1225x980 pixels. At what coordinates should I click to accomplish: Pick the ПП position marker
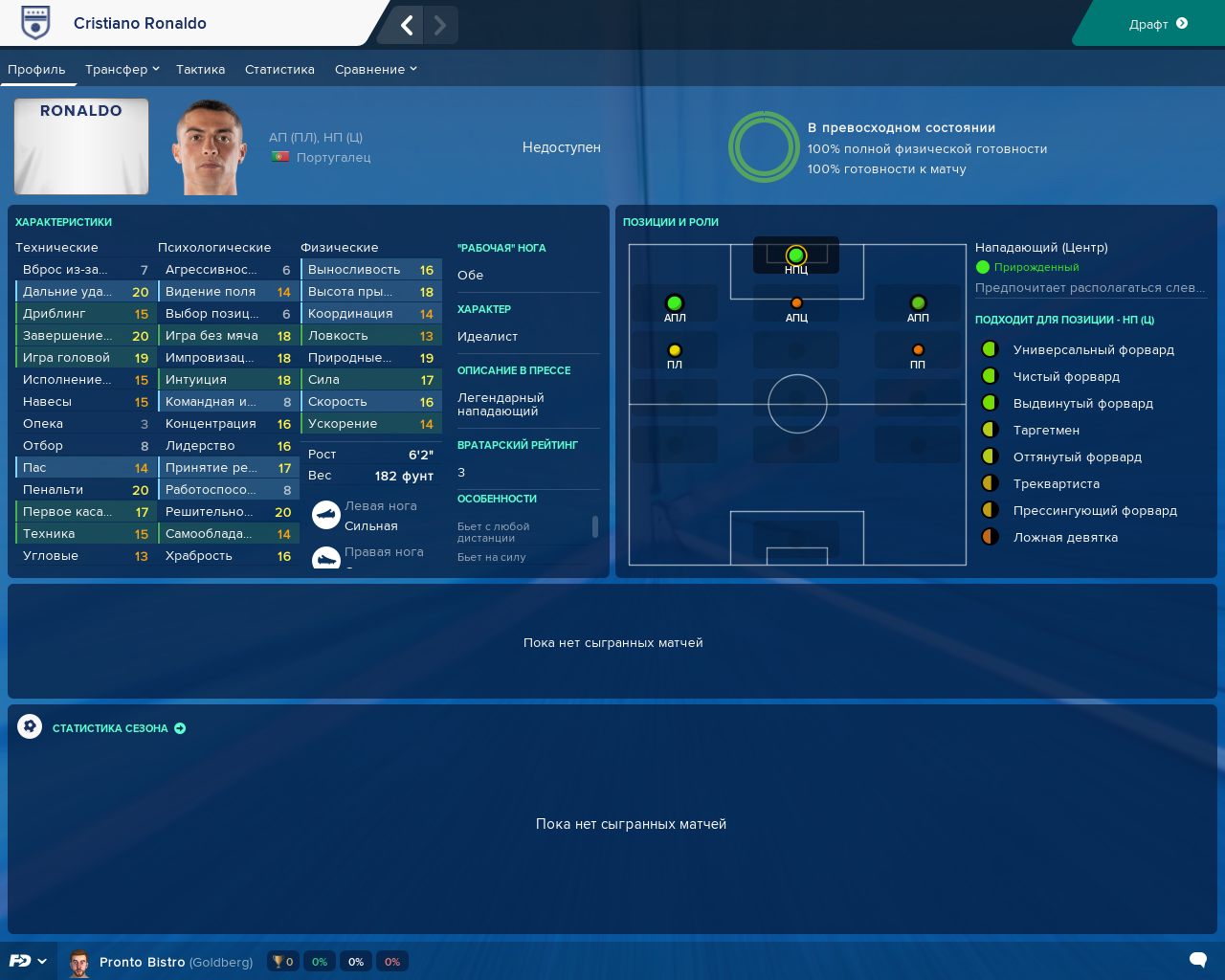coord(918,351)
